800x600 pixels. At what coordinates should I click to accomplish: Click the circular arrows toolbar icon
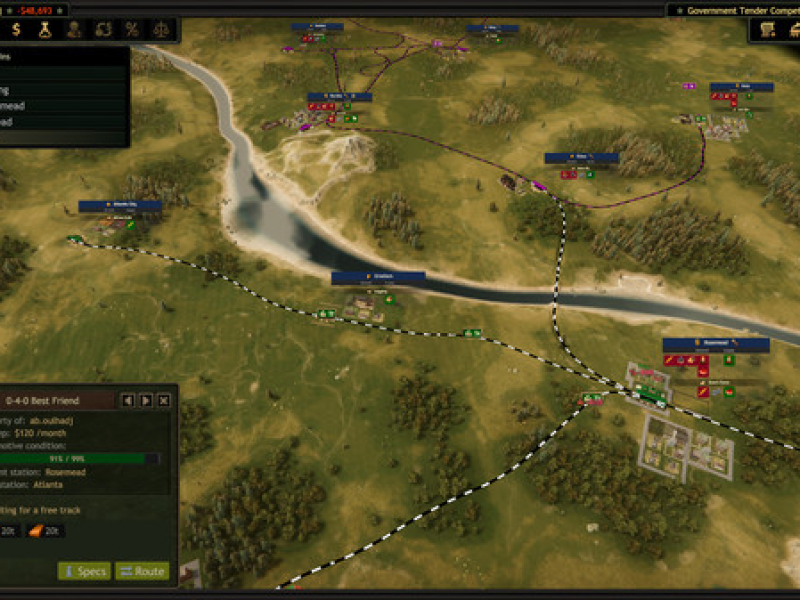(x=102, y=30)
